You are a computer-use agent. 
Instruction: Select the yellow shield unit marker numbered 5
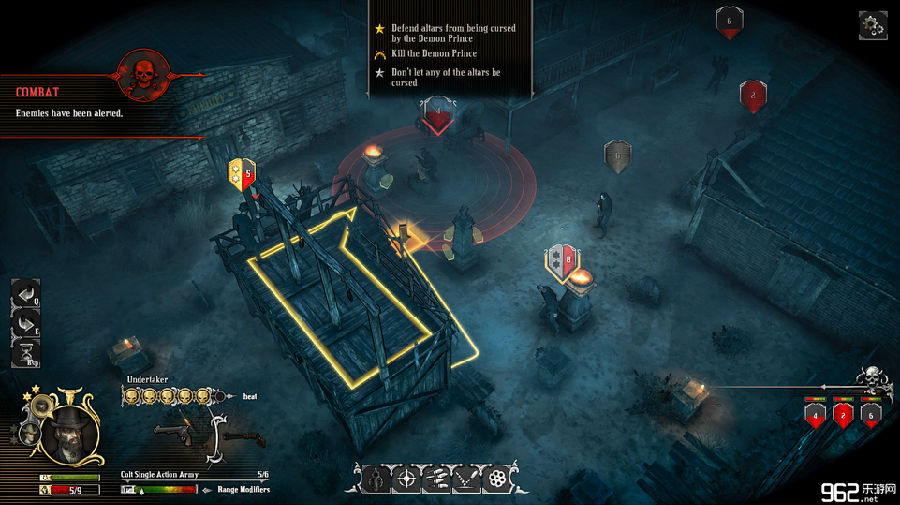[241, 172]
